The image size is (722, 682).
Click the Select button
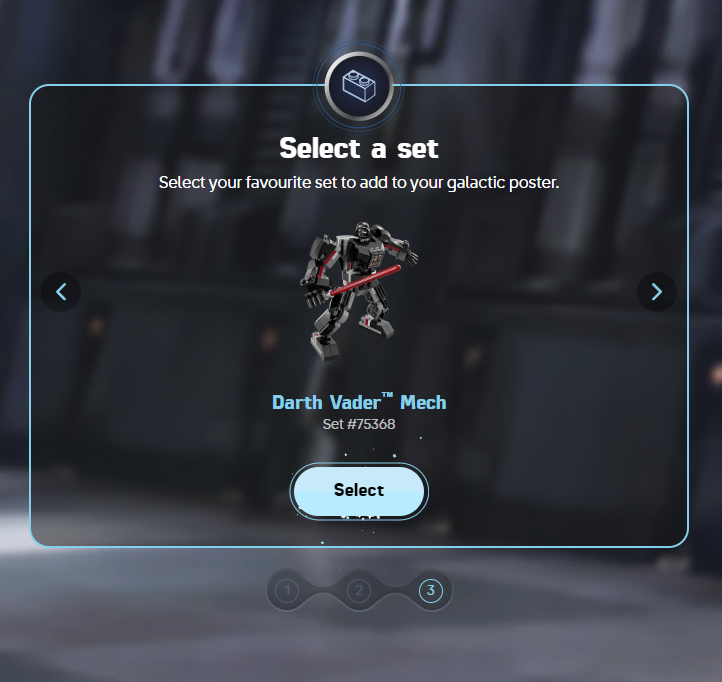pyautogui.click(x=359, y=490)
